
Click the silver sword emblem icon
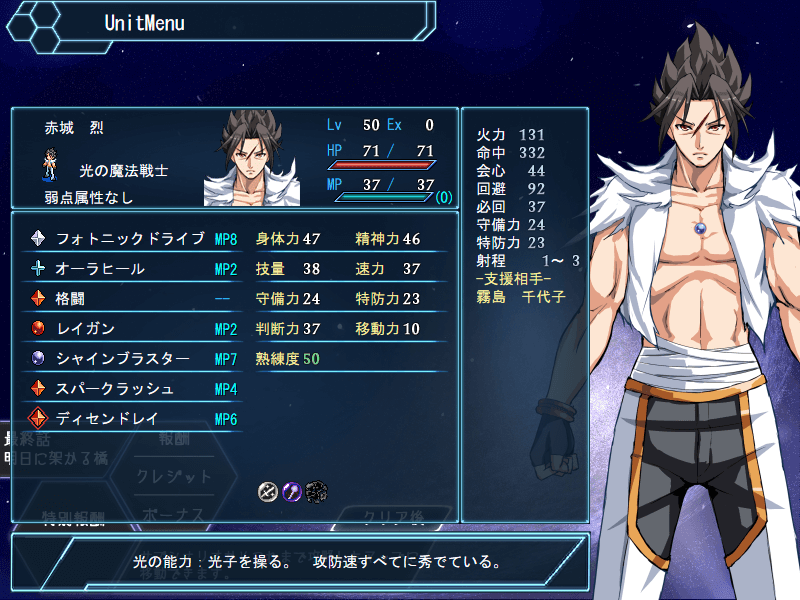(x=267, y=491)
